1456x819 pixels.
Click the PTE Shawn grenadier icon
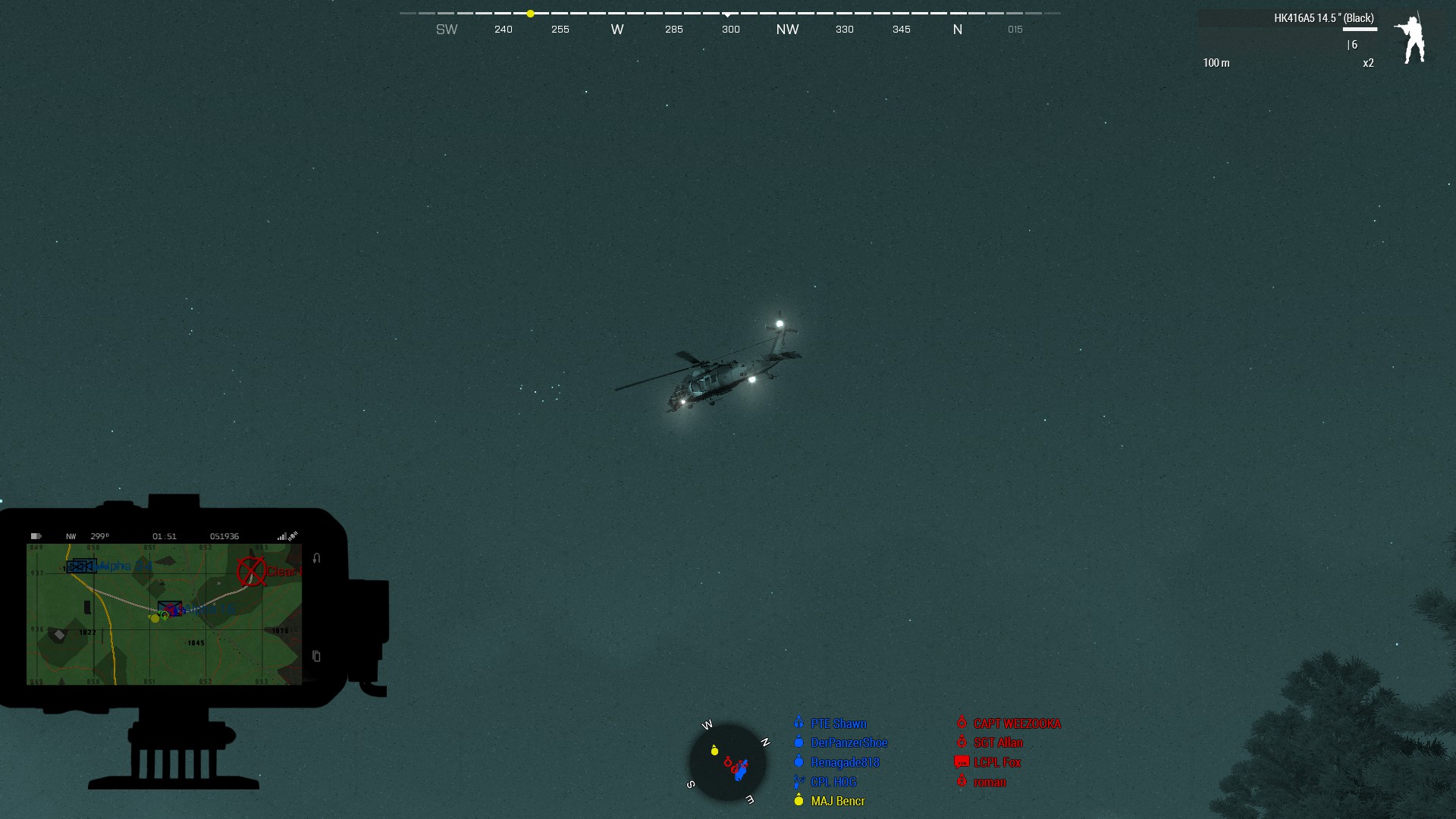click(x=799, y=723)
